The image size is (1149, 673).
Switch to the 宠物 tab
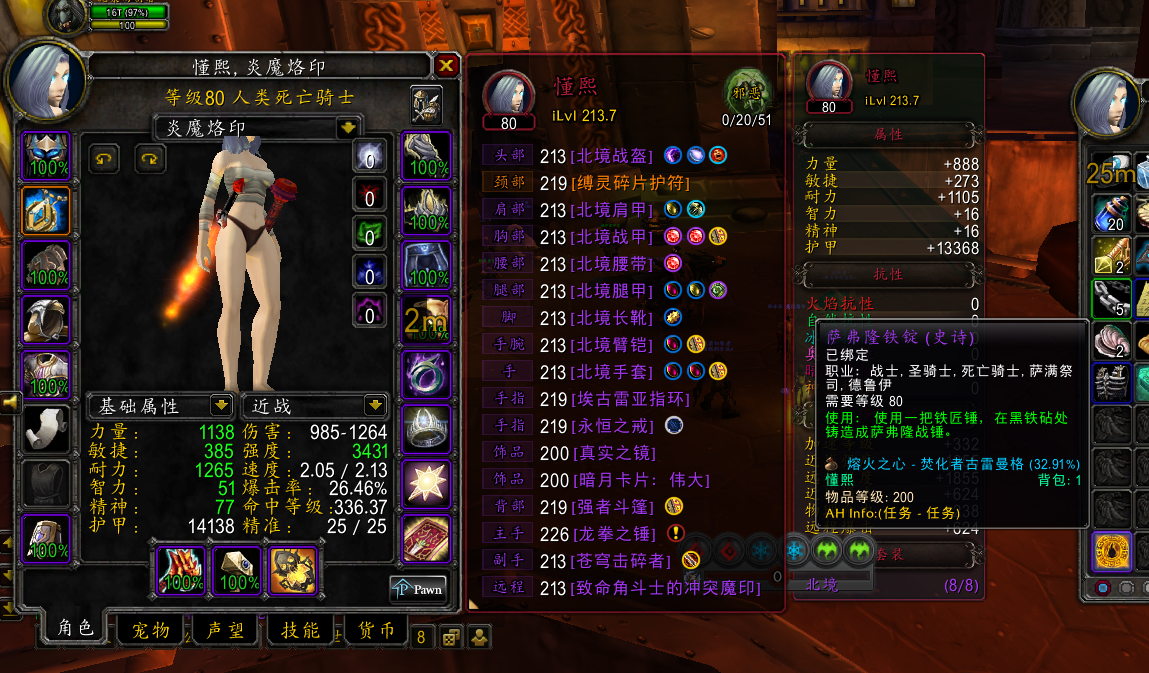(x=150, y=630)
